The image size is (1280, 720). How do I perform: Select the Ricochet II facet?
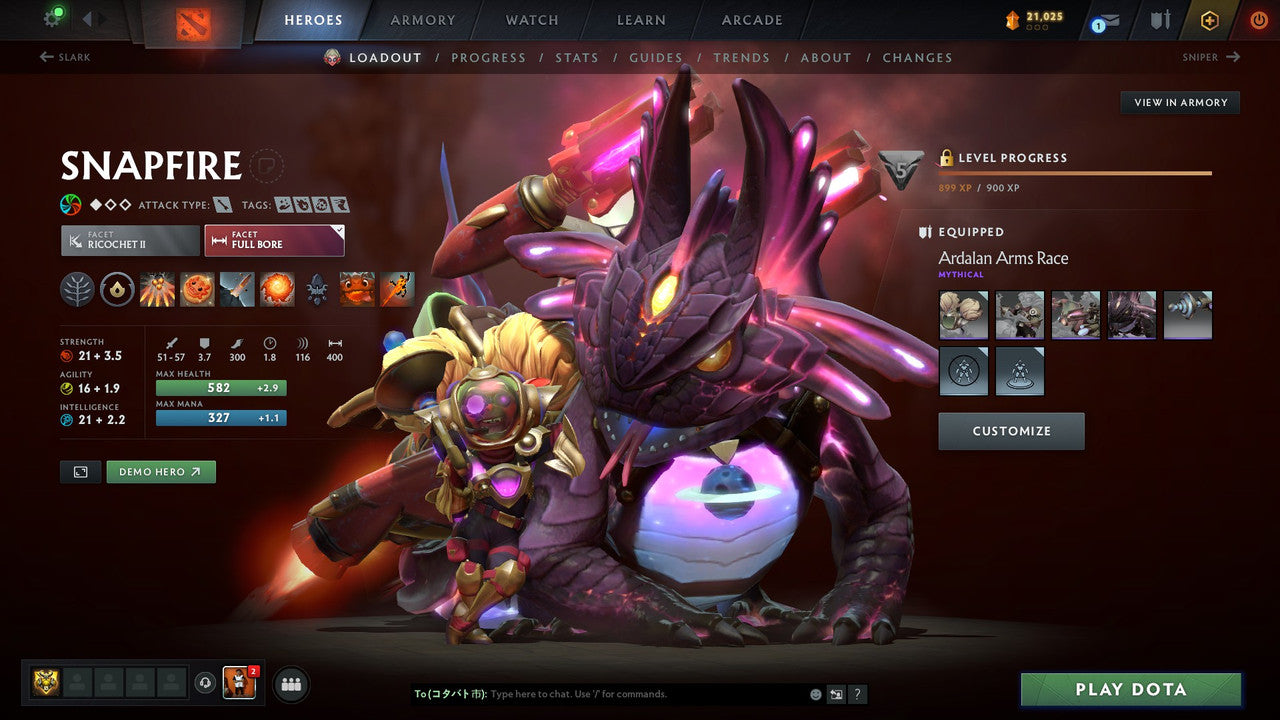tap(129, 240)
